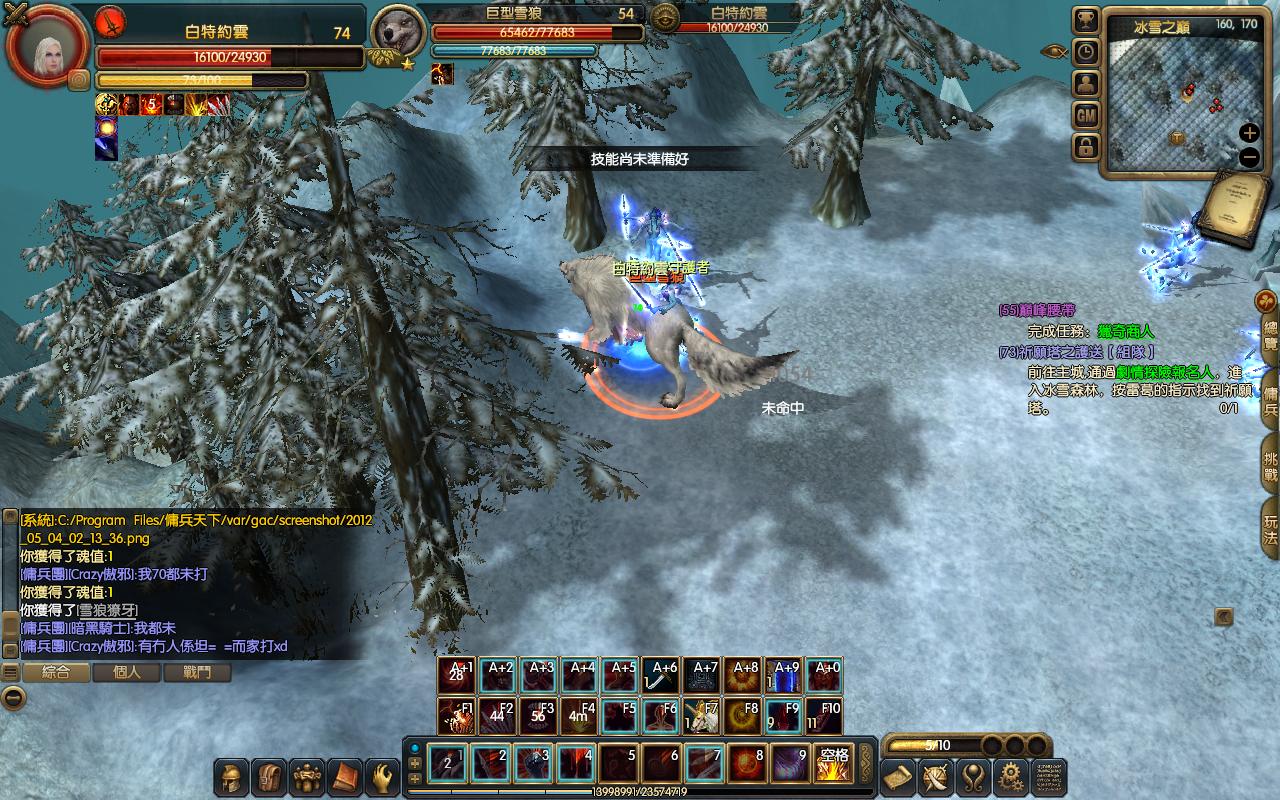The image size is (1280, 800).
Task: Open the trophy achievements button
Action: (x=1086, y=20)
